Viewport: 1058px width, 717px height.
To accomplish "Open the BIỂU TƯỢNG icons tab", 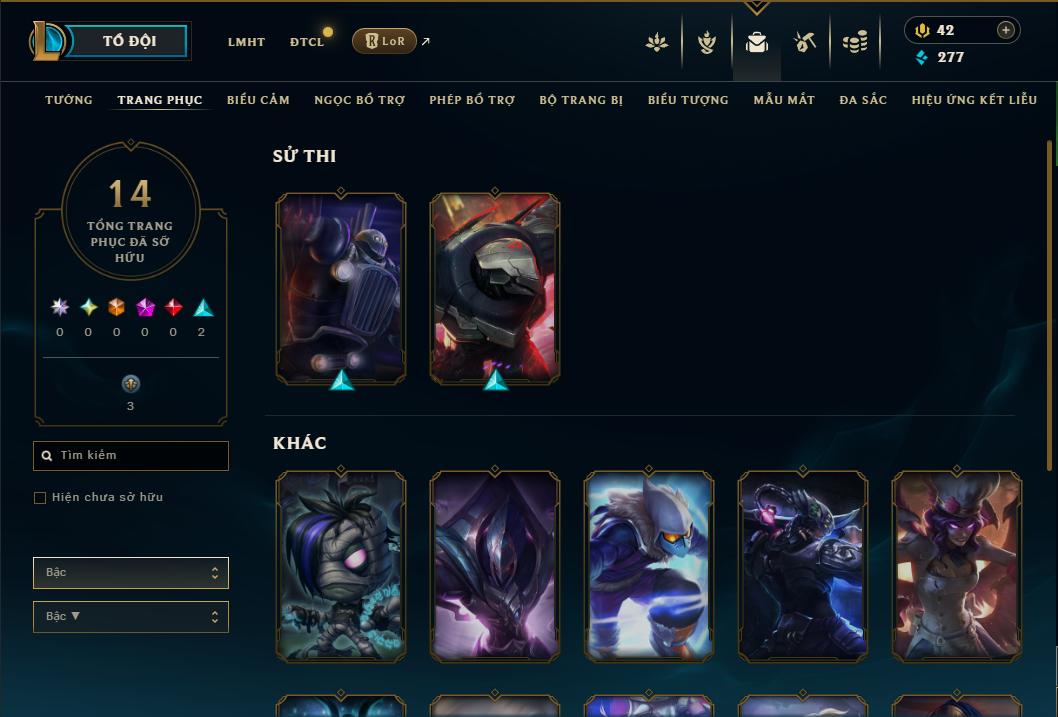I will pyautogui.click(x=688, y=100).
